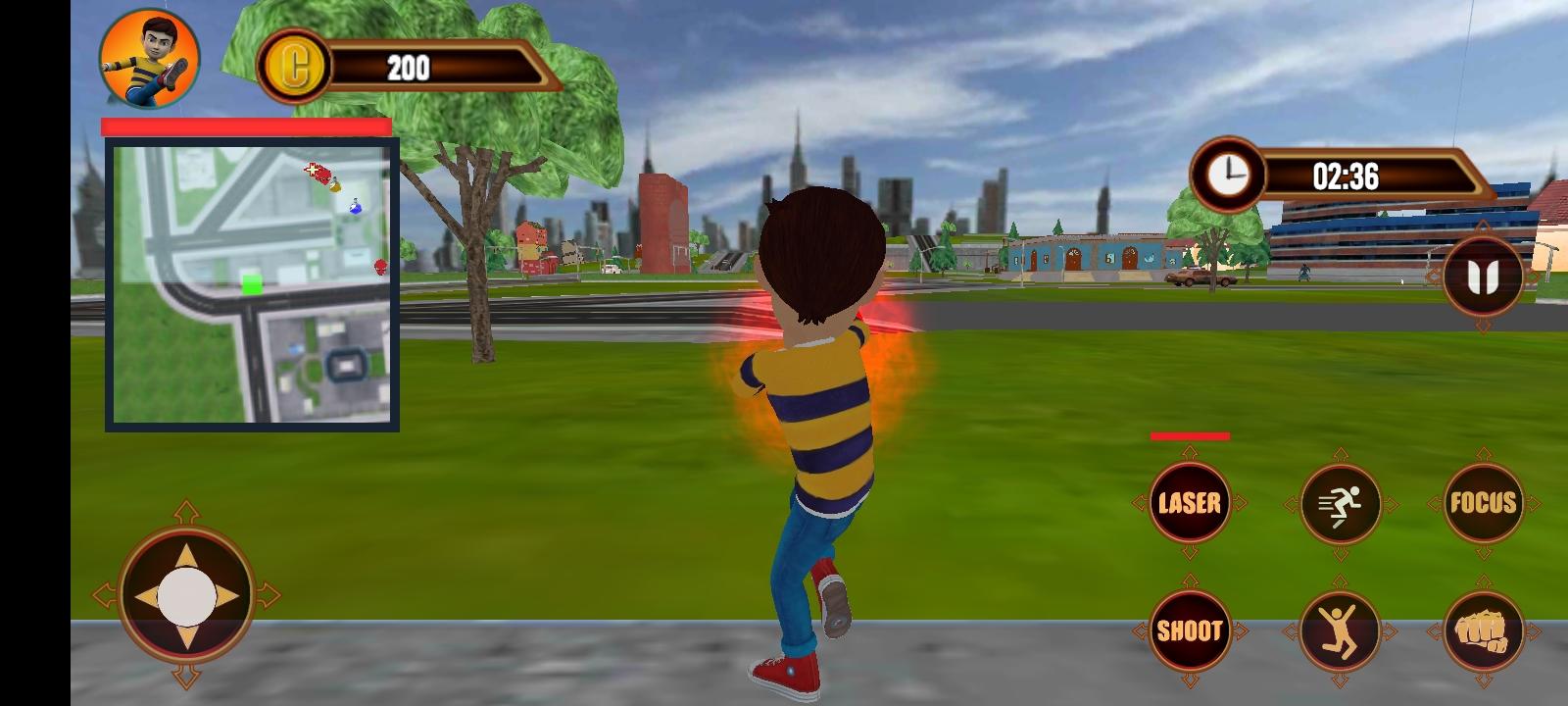This screenshot has width=1568, height=706.
Task: Pause the game with the pause toggle
Action: (1483, 276)
